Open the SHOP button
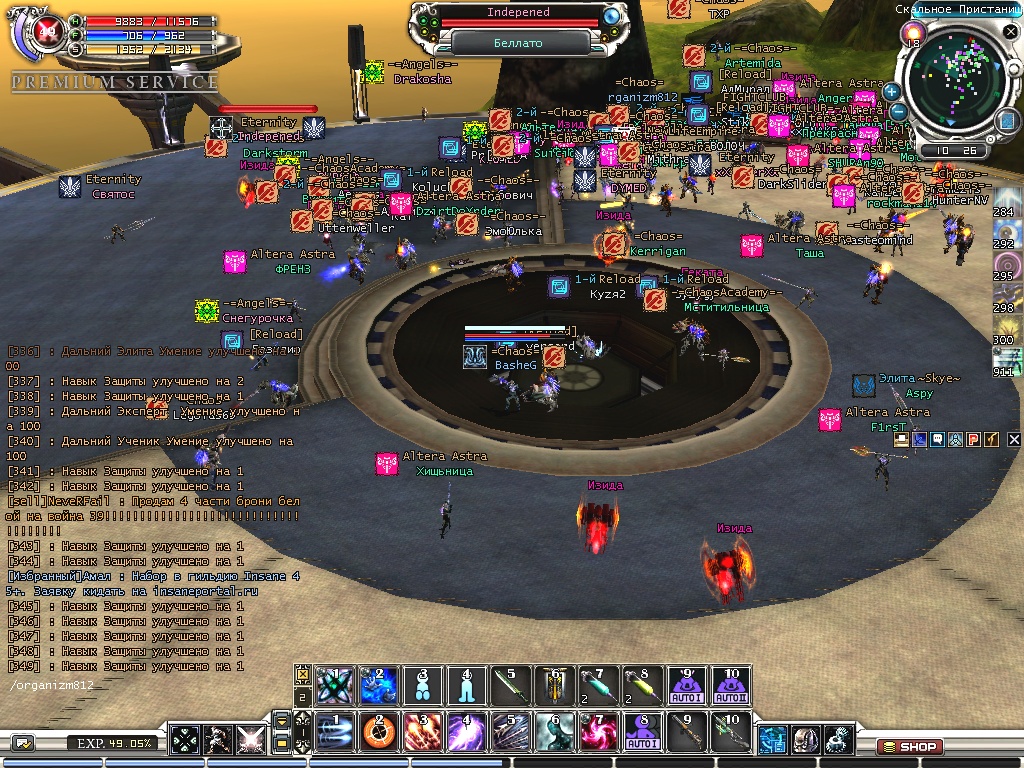 (909, 746)
